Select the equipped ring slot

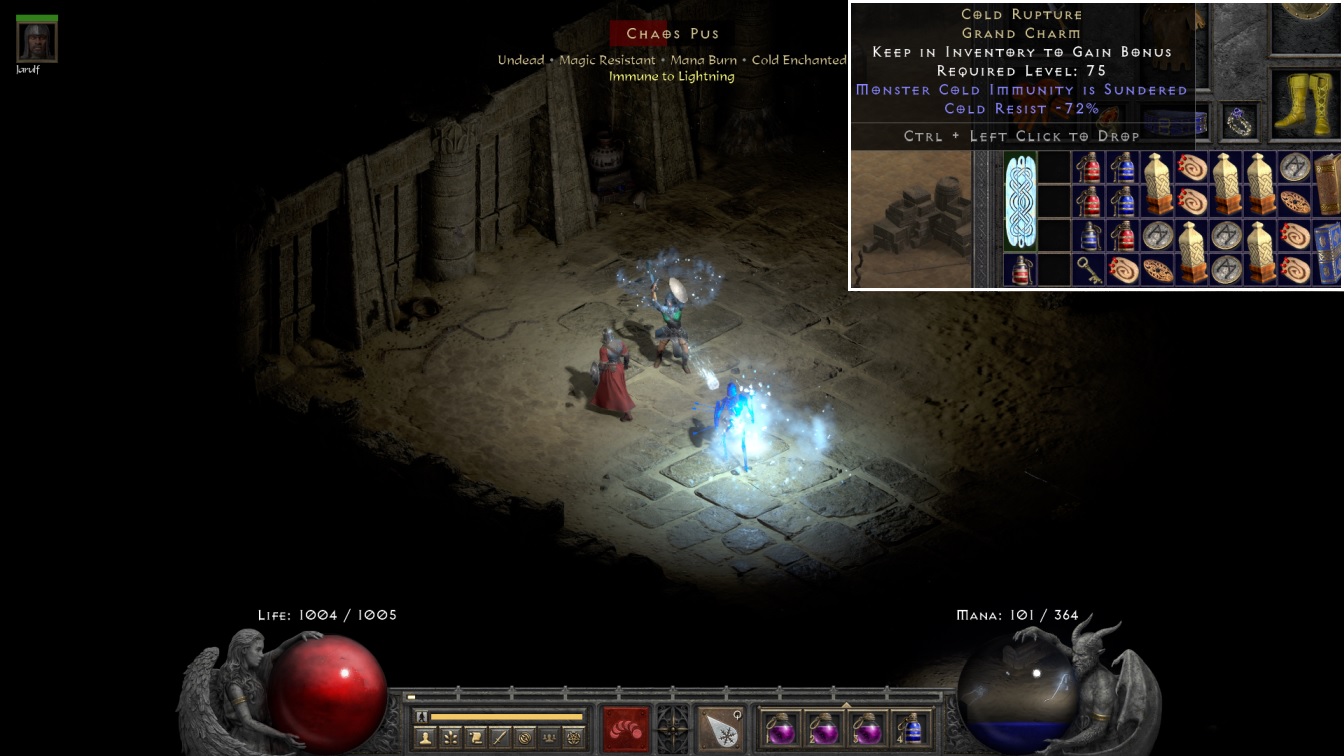click(x=1241, y=121)
